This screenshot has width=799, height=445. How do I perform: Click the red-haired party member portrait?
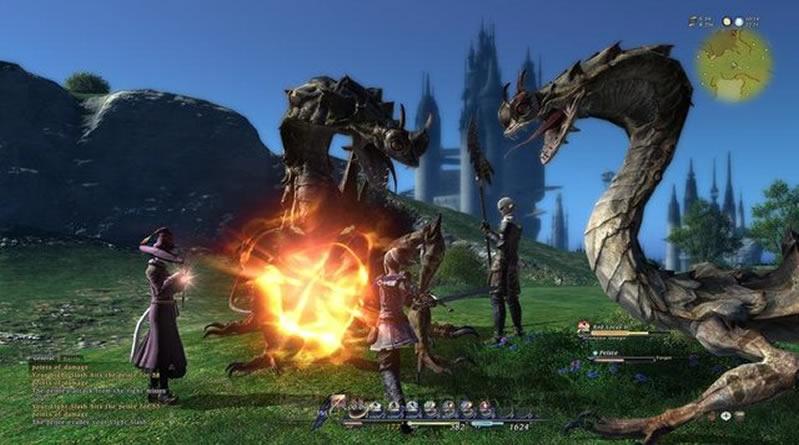click(584, 325)
